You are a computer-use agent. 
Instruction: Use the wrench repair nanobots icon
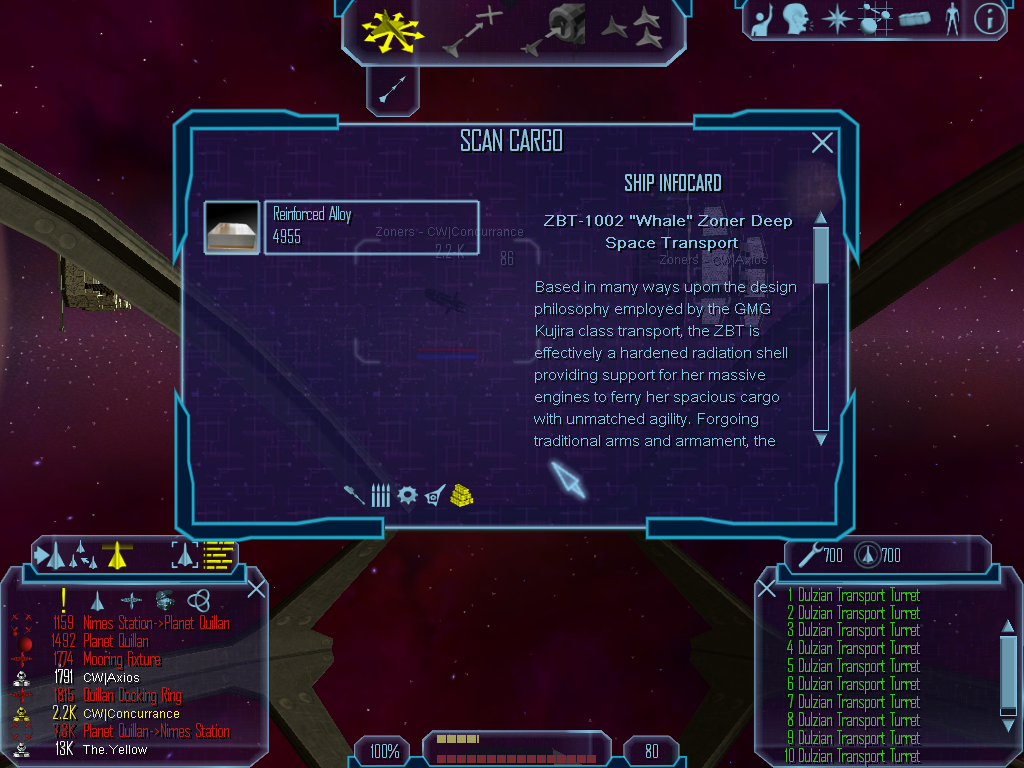pos(810,553)
